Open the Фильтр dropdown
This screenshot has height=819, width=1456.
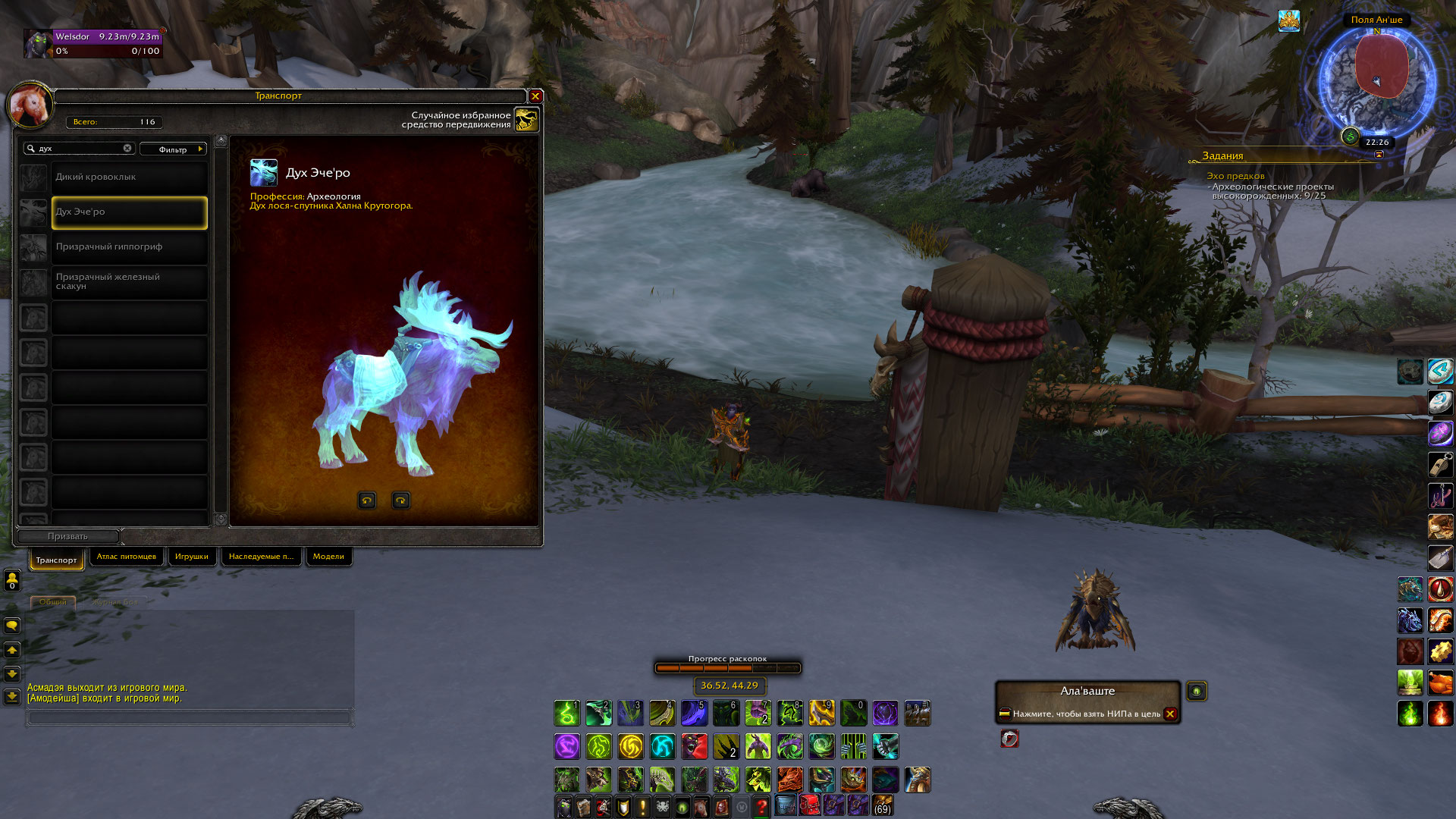click(173, 149)
